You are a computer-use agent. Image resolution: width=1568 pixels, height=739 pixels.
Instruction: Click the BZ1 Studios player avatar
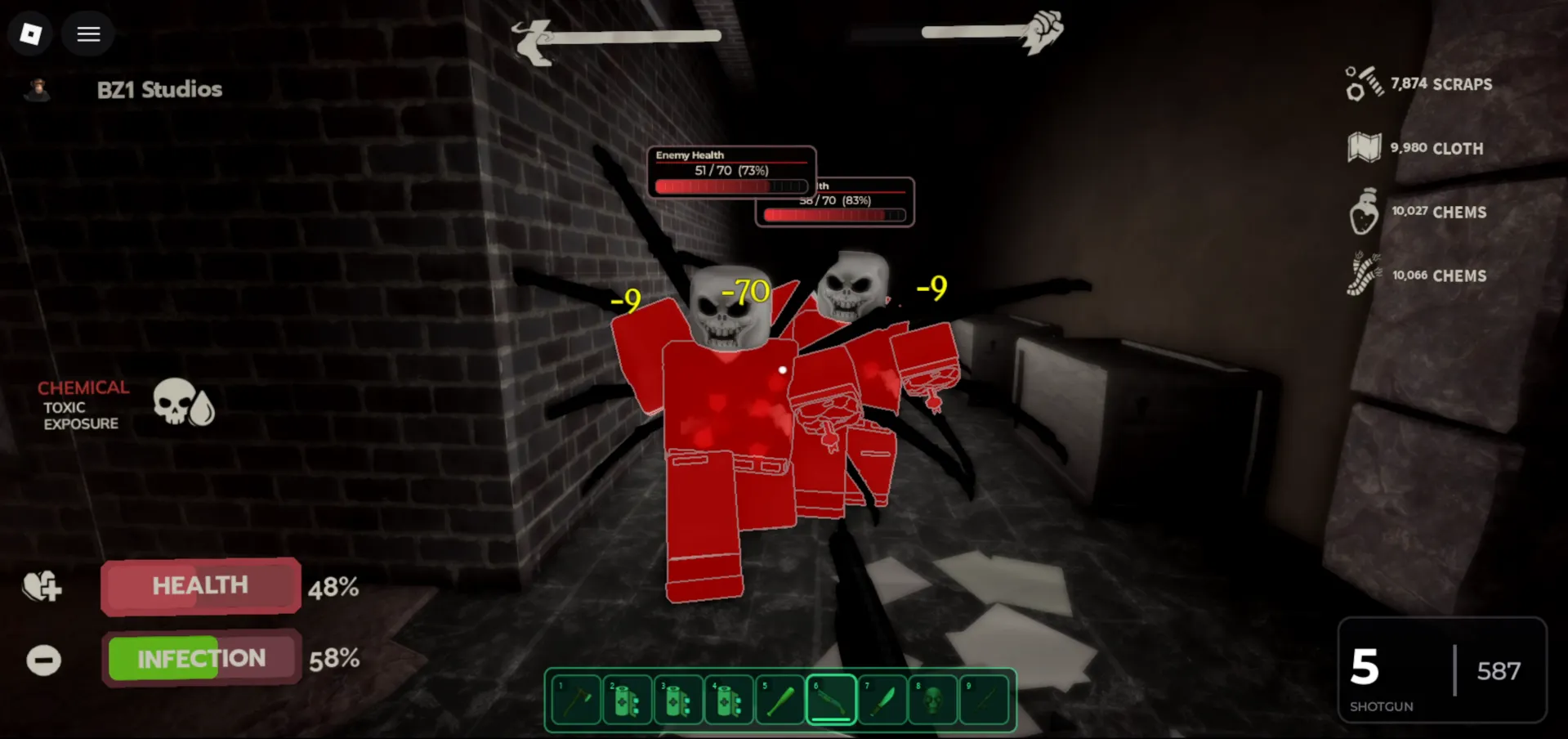[38, 90]
